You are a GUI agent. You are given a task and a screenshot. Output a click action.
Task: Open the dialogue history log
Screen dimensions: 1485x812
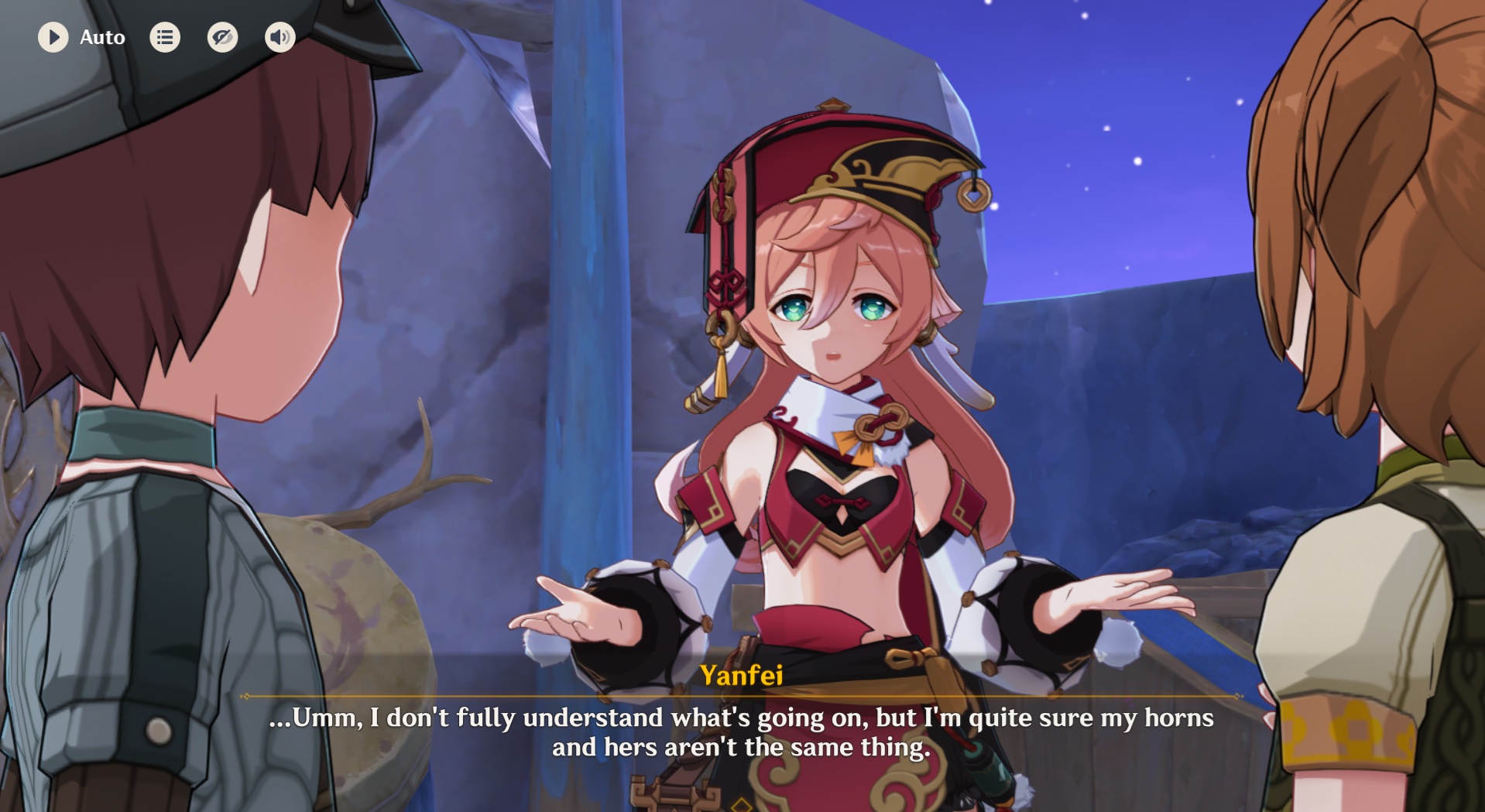165,37
